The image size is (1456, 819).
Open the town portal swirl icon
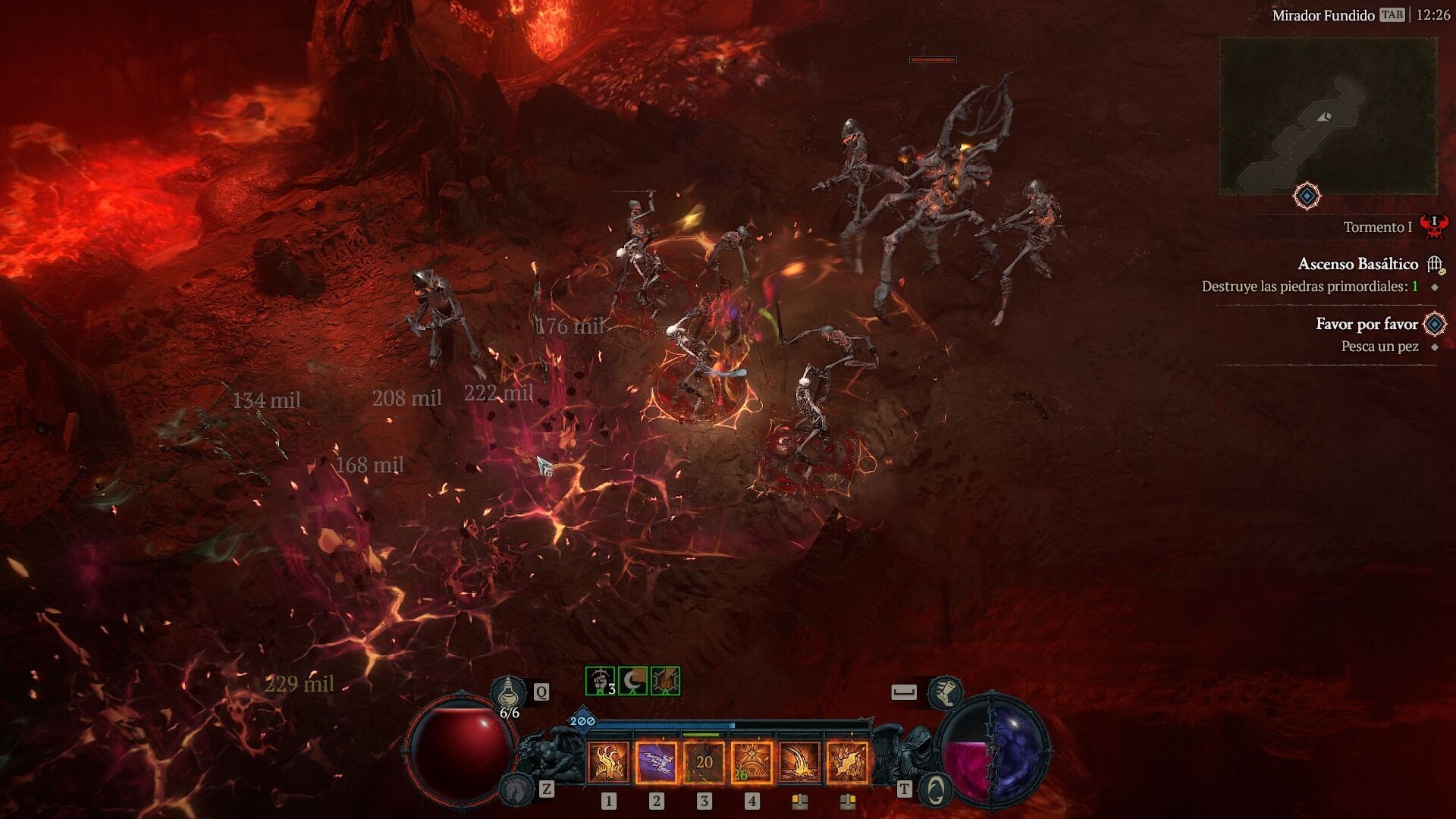coord(936,790)
